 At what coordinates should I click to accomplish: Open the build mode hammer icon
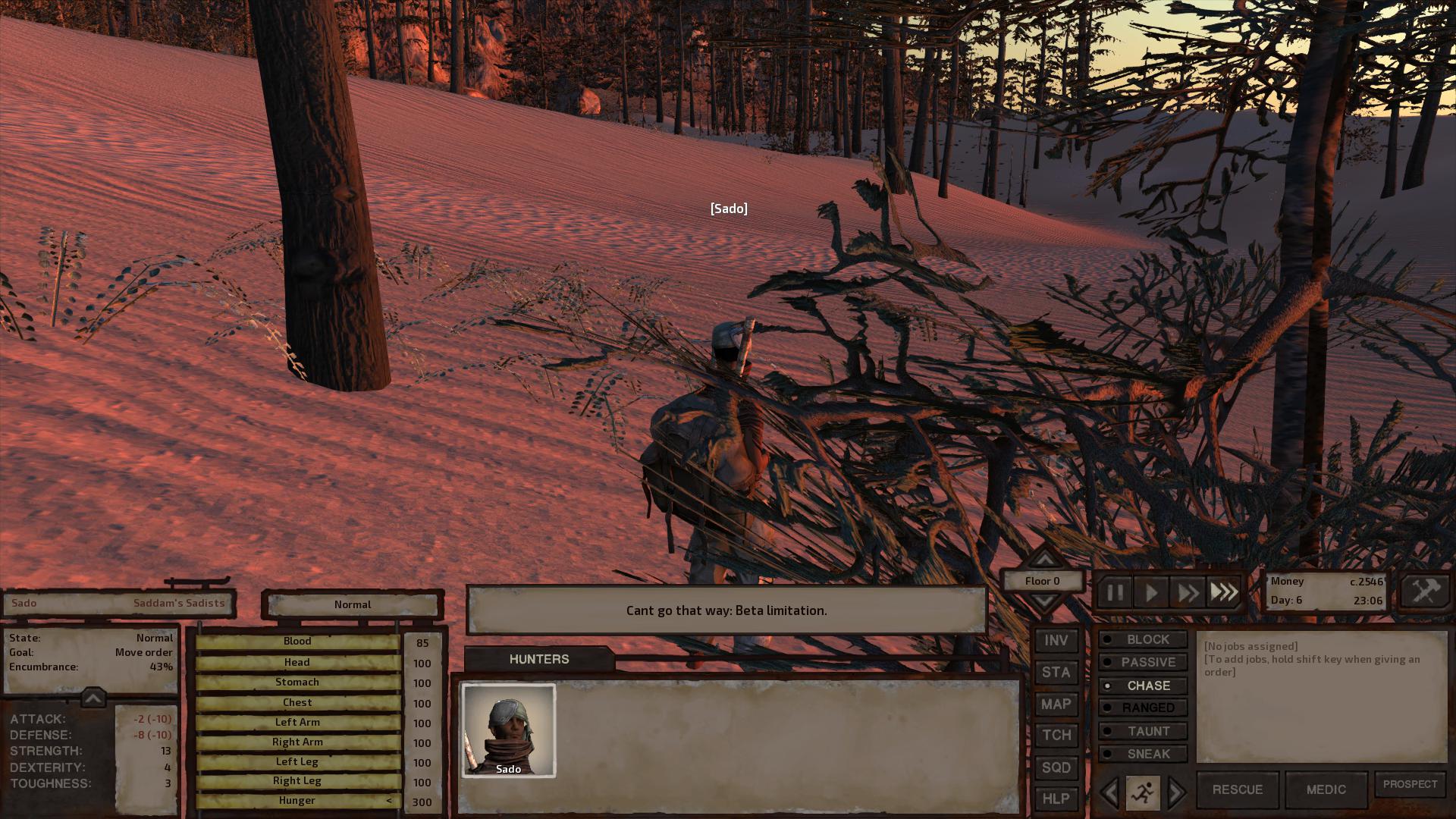[1425, 591]
